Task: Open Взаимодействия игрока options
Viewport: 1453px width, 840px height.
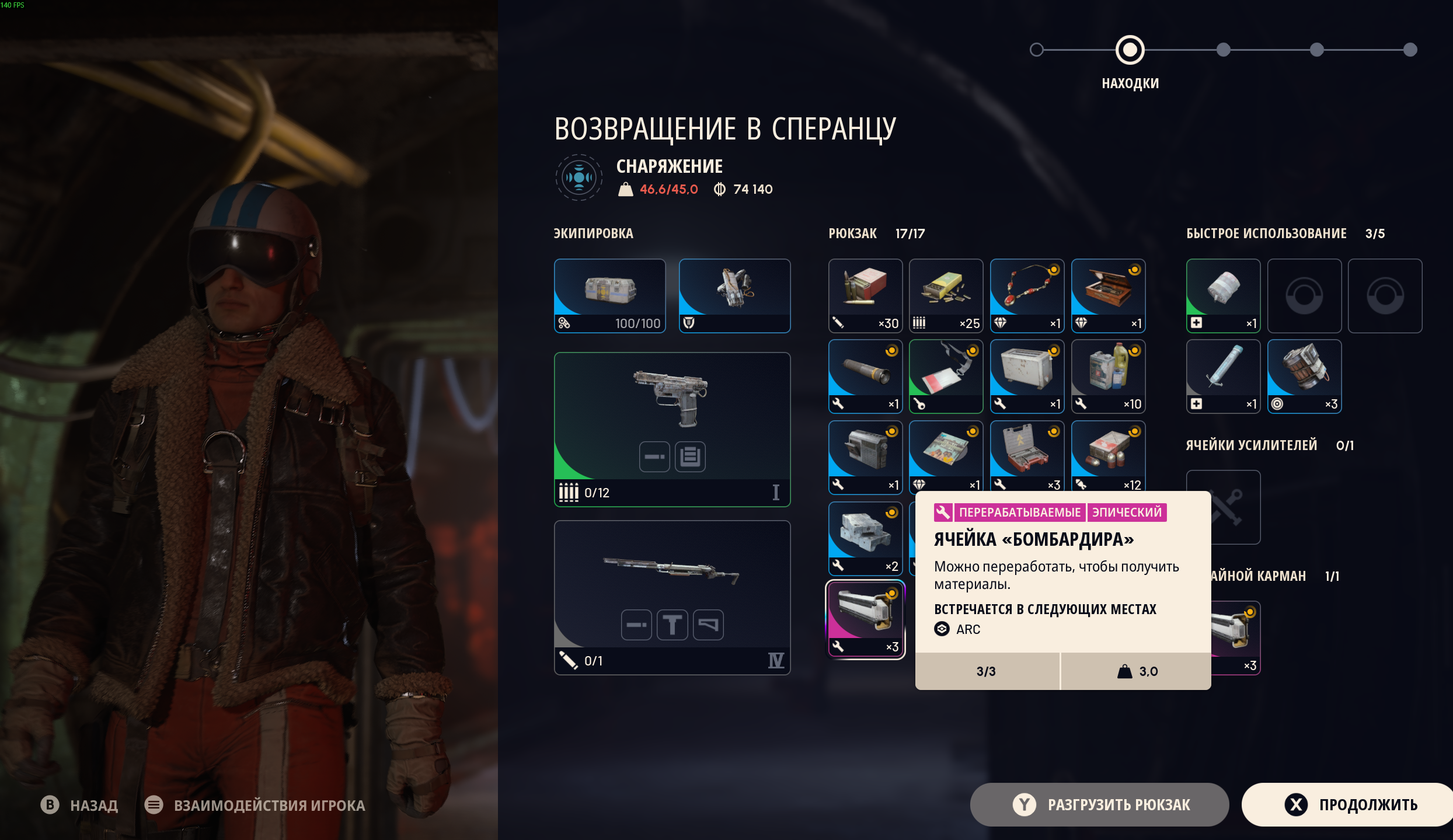Action: pyautogui.click(x=255, y=805)
